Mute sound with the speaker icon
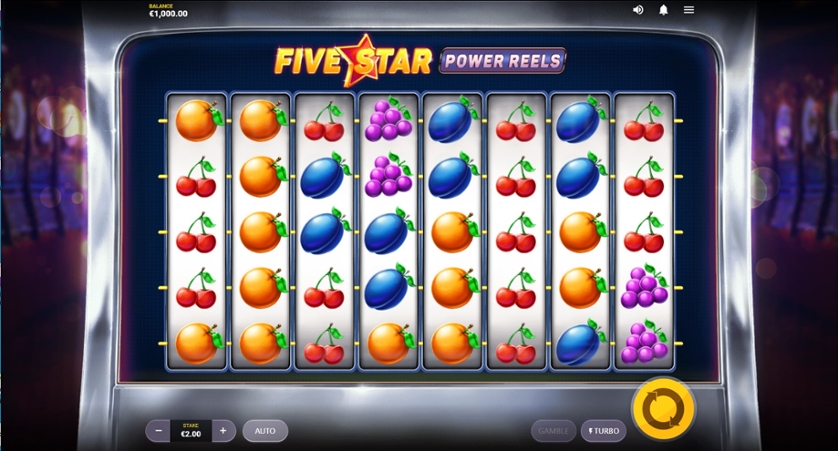 pos(638,10)
